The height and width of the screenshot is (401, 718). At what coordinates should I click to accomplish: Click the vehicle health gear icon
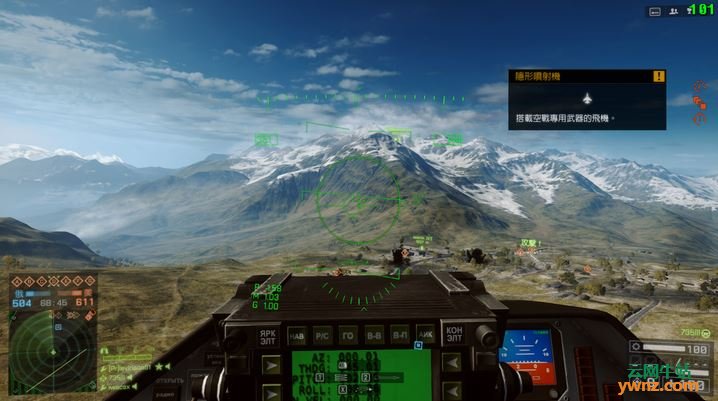(637, 347)
